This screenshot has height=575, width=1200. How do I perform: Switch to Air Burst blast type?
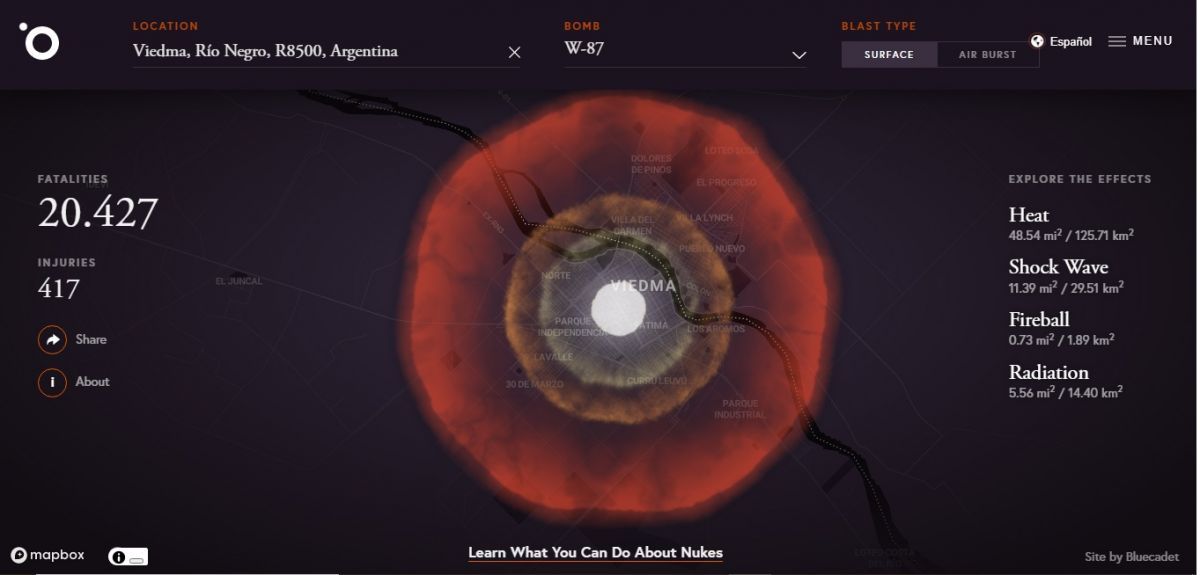(987, 55)
